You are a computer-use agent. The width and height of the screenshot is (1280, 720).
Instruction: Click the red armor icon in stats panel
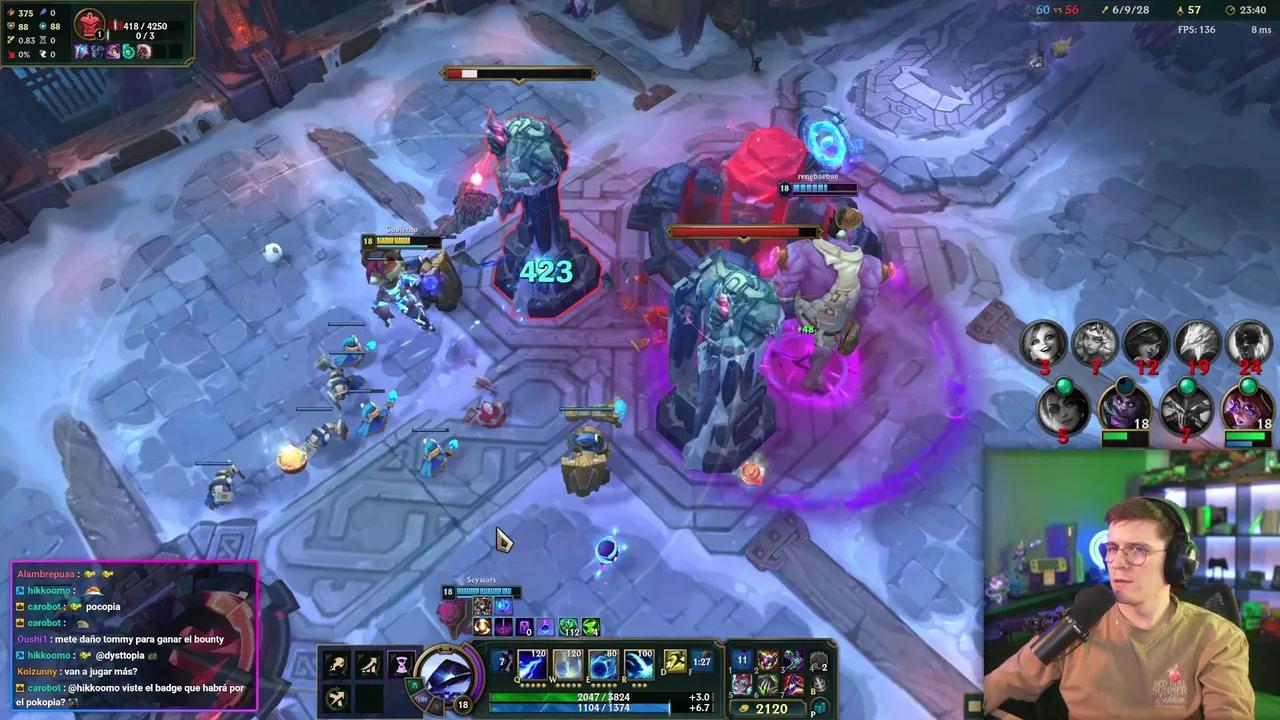coord(90,24)
